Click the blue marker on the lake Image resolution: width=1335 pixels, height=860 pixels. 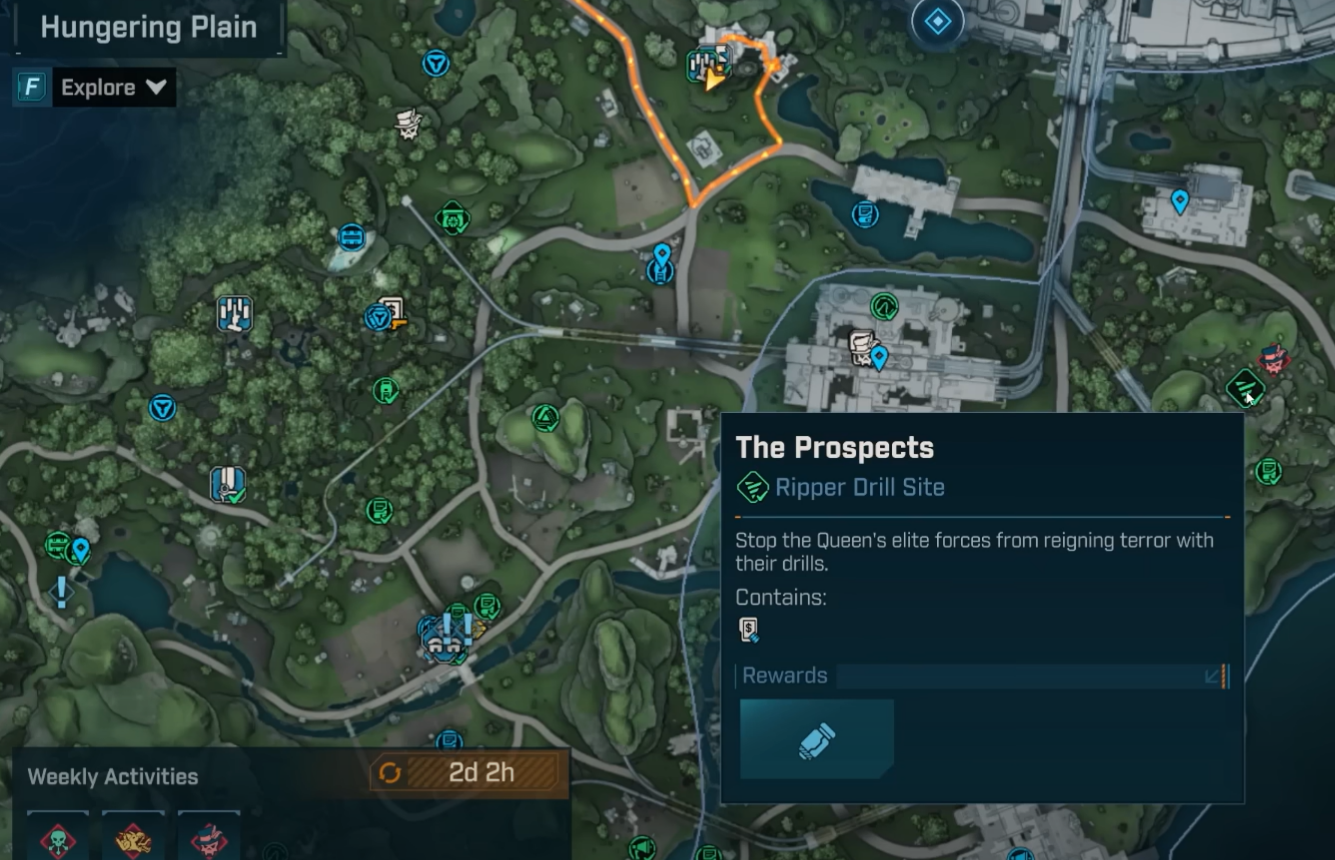tap(865, 214)
